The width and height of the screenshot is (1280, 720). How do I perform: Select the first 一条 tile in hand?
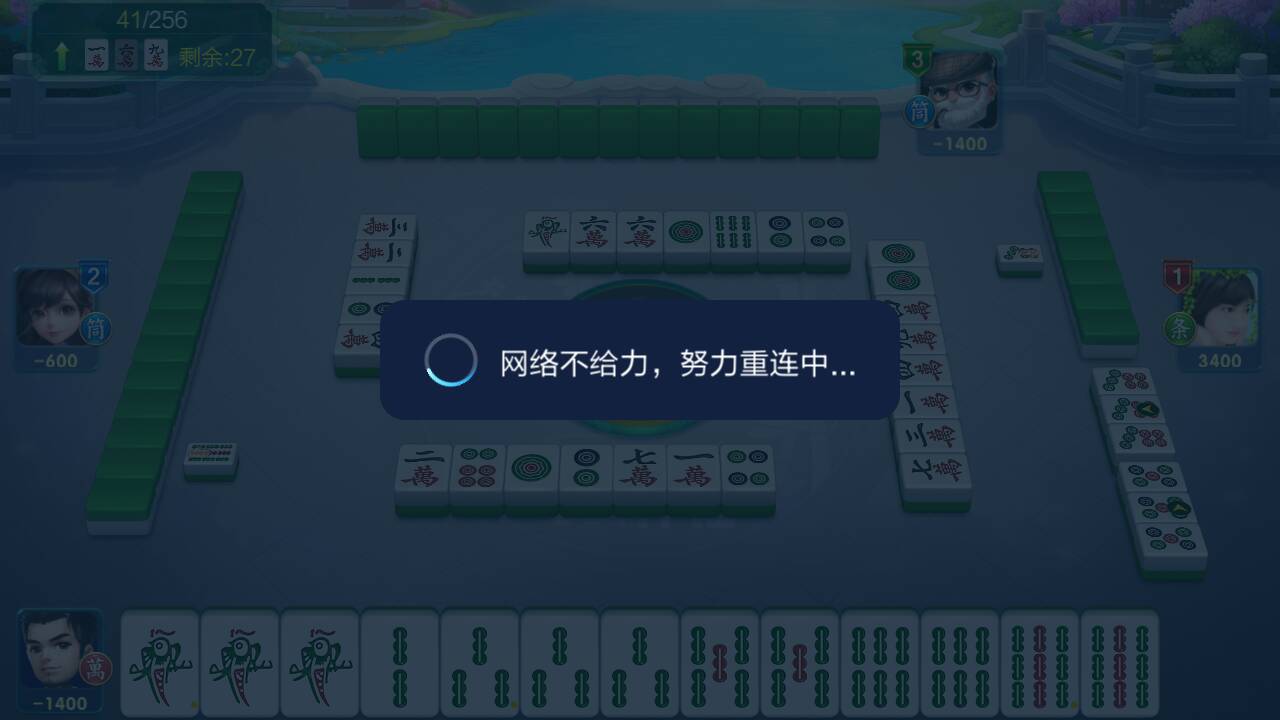click(x=159, y=662)
